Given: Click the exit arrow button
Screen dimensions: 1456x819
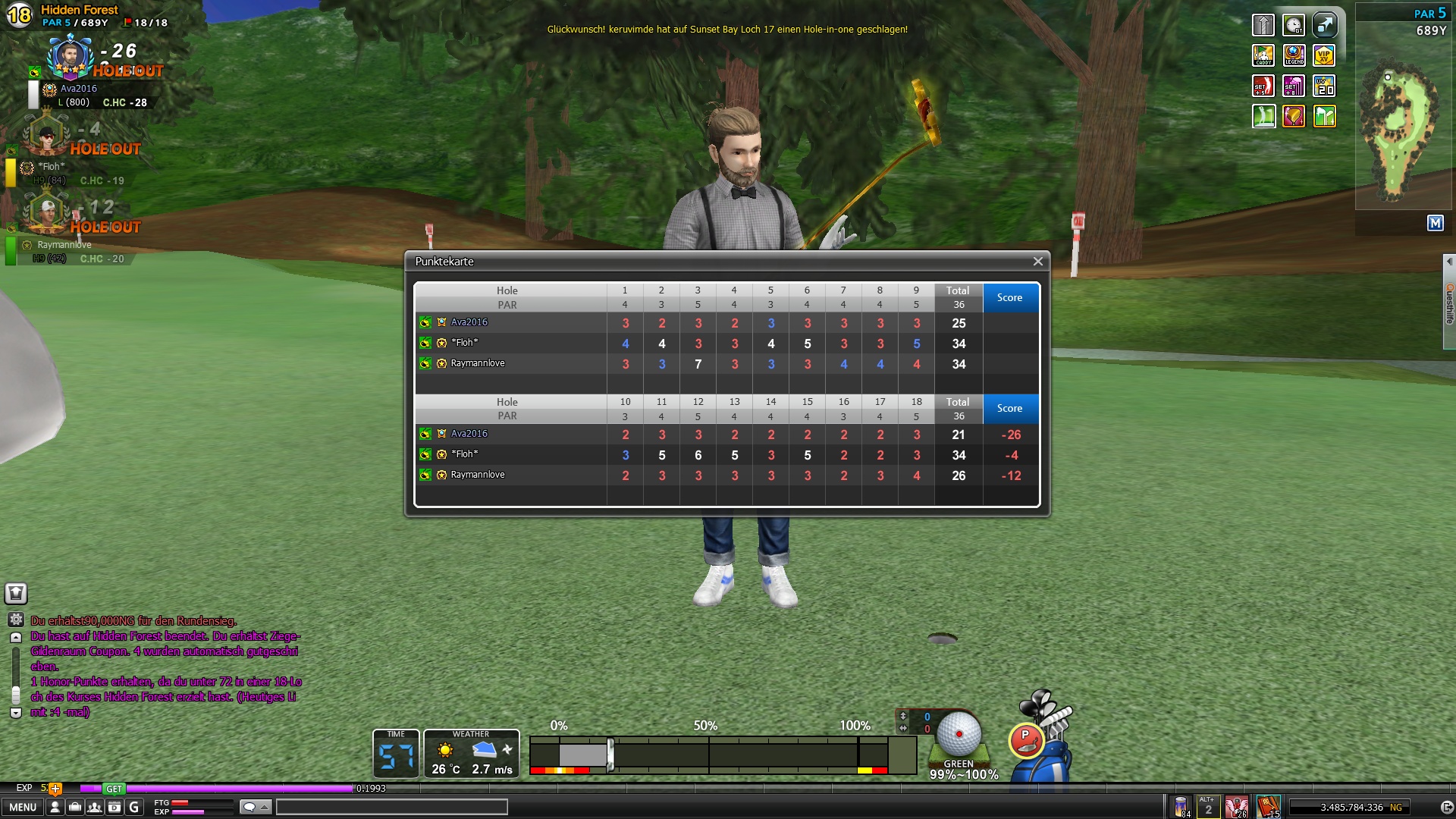Looking at the screenshot, I should pyautogui.click(x=1446, y=808).
